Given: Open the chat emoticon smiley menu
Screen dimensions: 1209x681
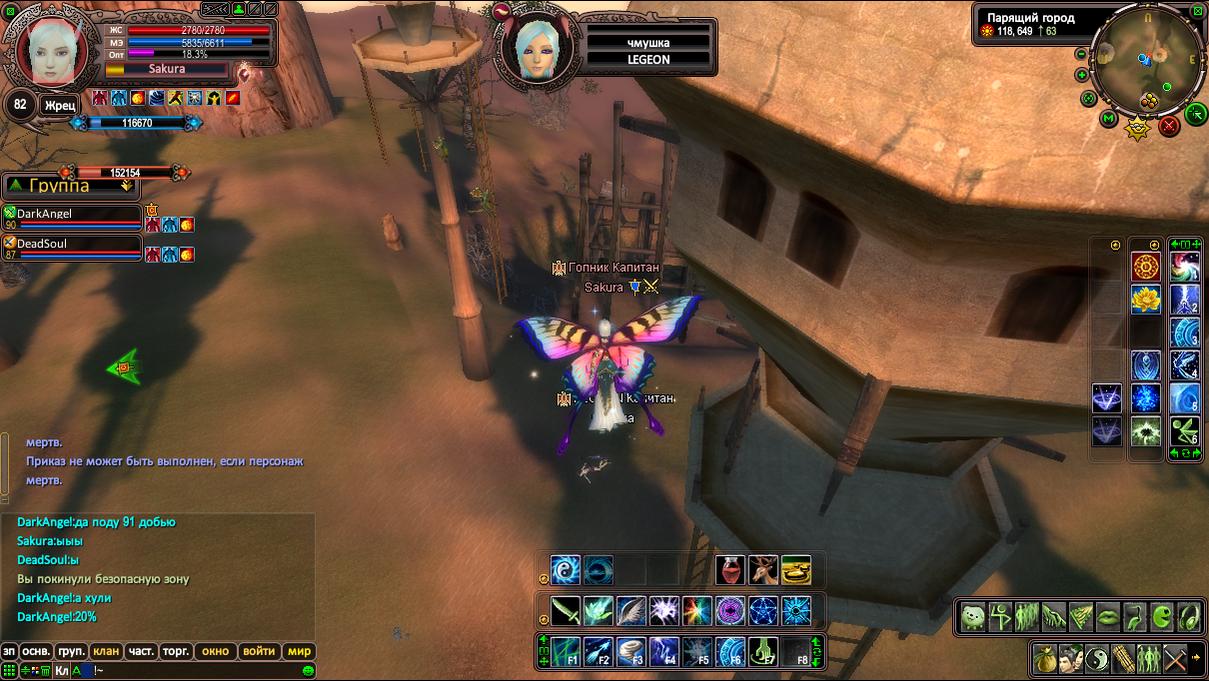Looking at the screenshot, I should pos(309,670).
